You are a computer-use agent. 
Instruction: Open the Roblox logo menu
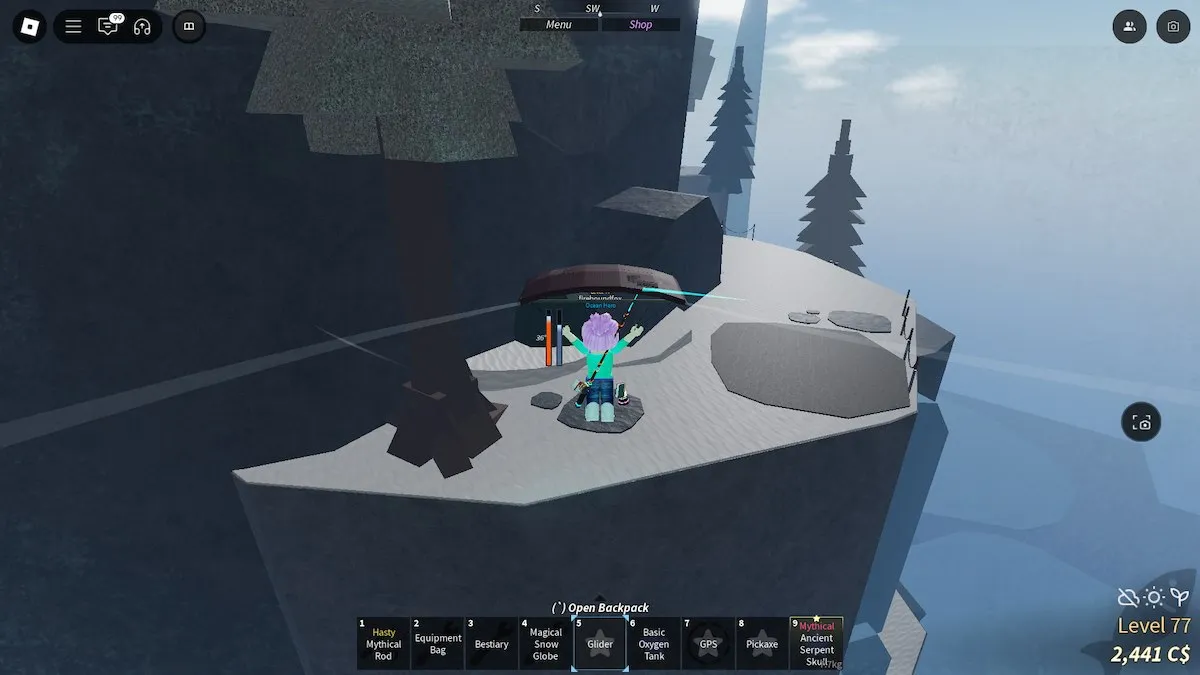pyautogui.click(x=26, y=26)
